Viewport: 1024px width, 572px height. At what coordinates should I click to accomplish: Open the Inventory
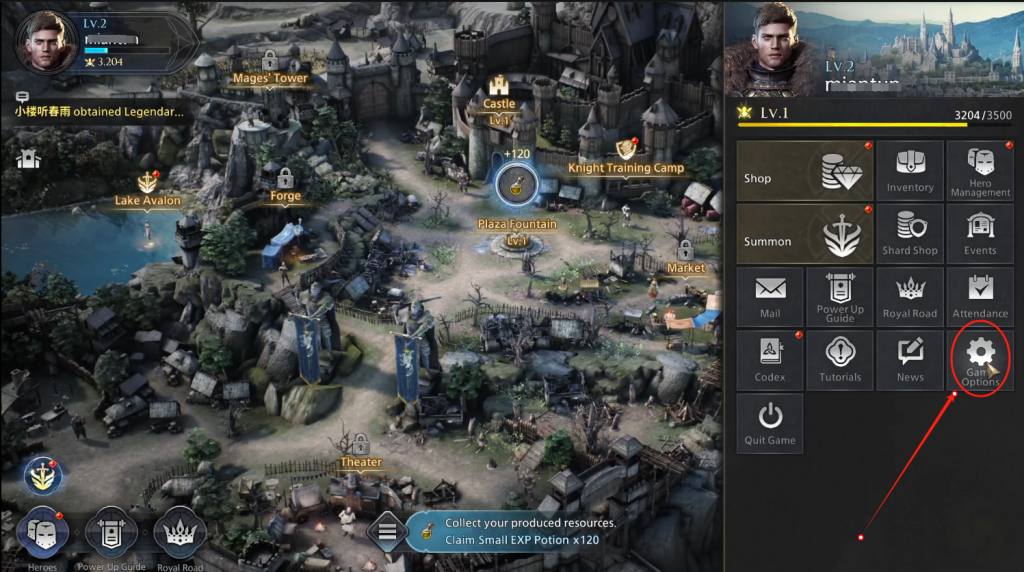(x=909, y=171)
